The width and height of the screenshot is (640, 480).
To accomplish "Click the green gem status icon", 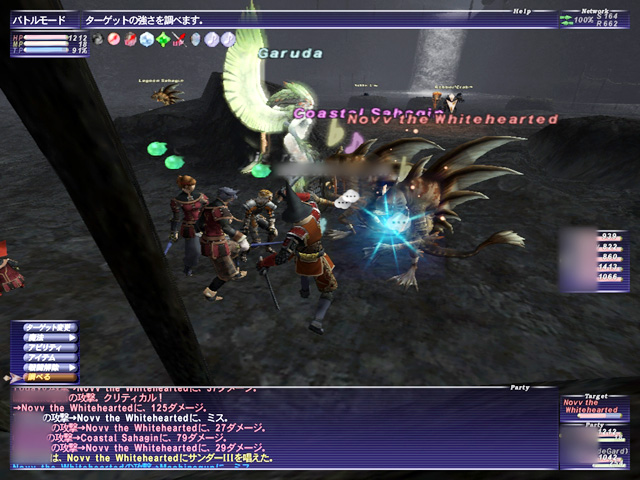I will (x=162, y=39).
